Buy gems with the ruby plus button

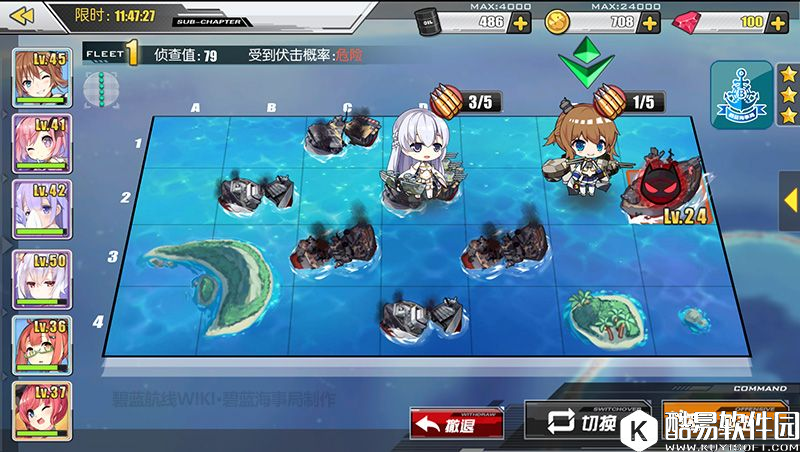pyautogui.click(x=776, y=22)
